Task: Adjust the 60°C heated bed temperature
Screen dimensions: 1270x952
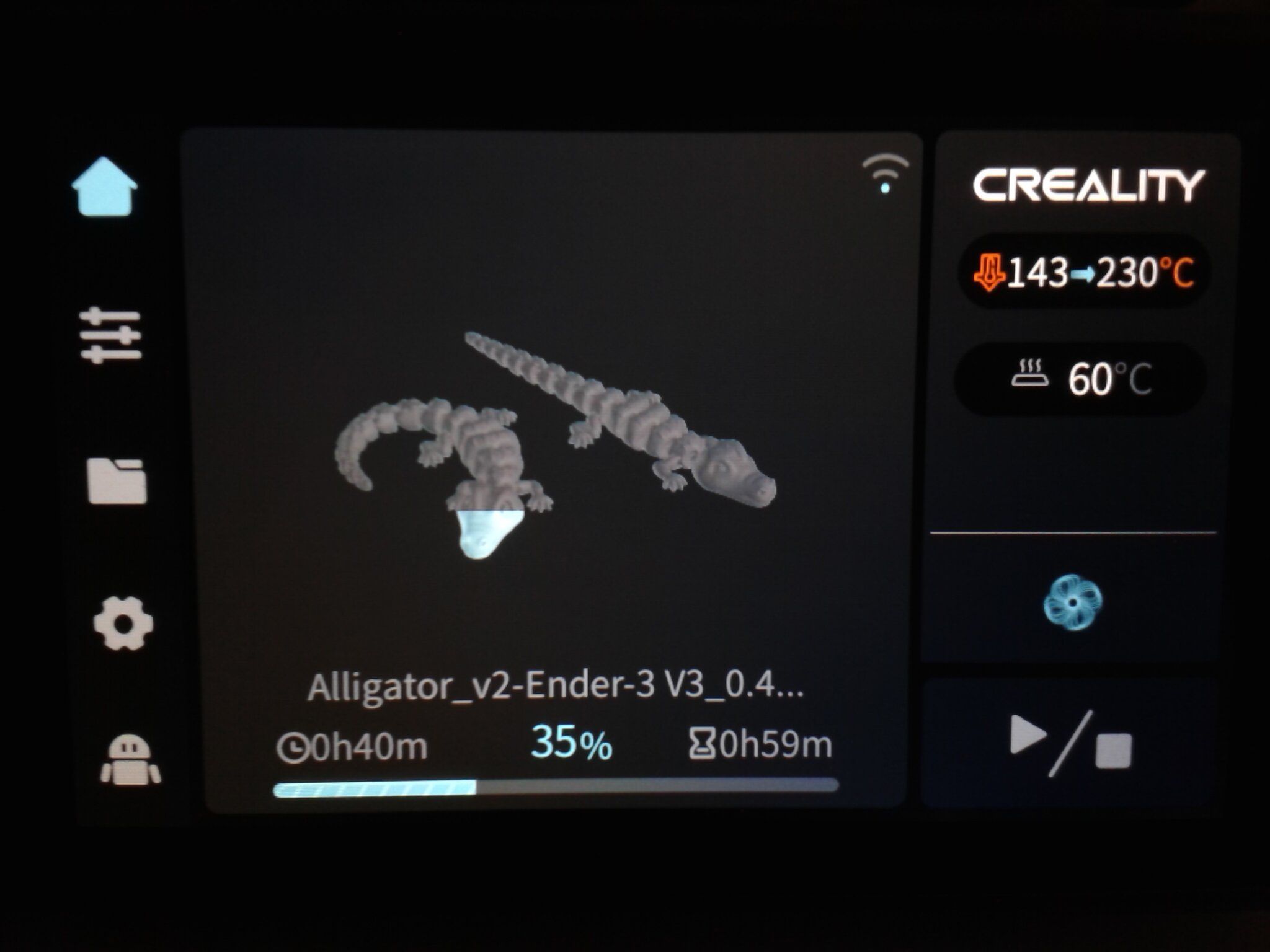Action: click(1081, 378)
